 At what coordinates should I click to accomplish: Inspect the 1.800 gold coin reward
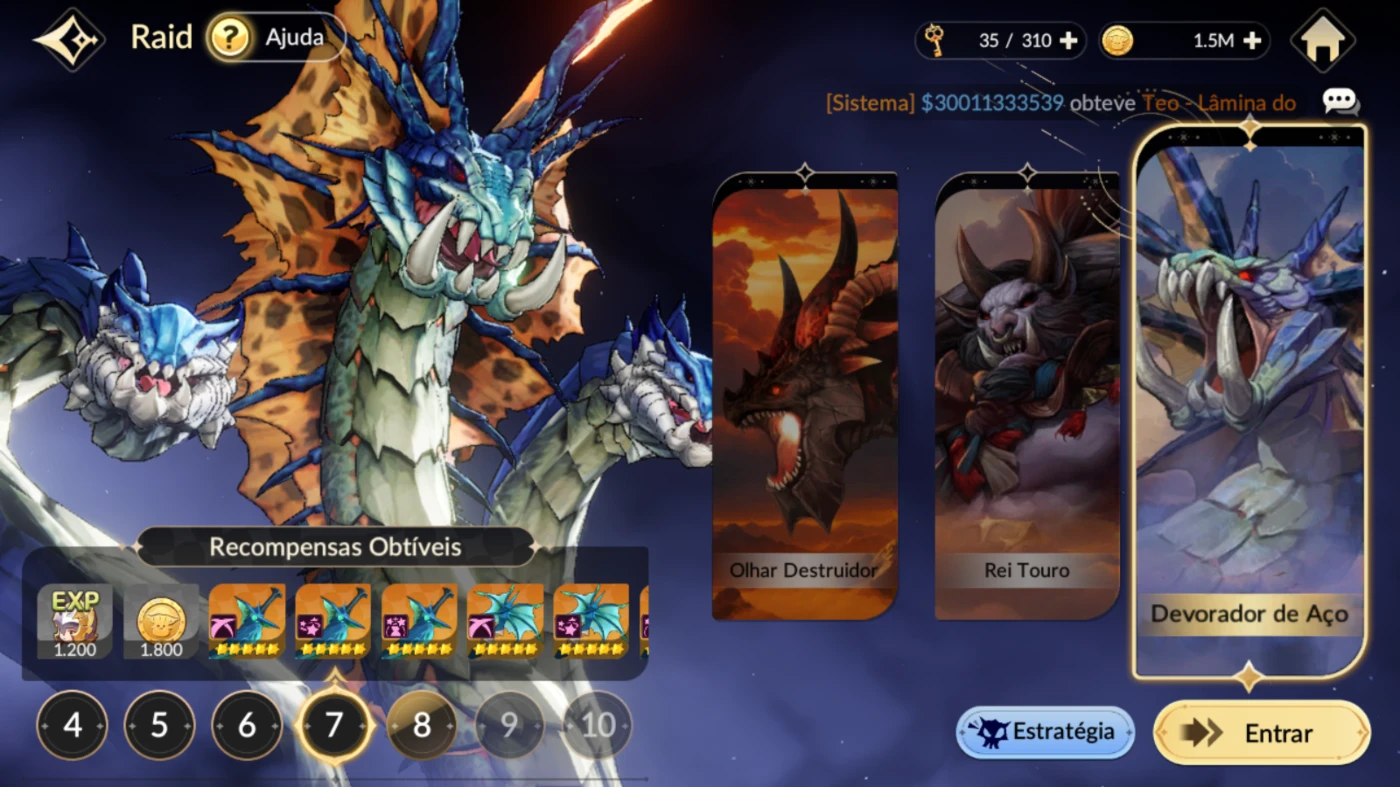161,622
